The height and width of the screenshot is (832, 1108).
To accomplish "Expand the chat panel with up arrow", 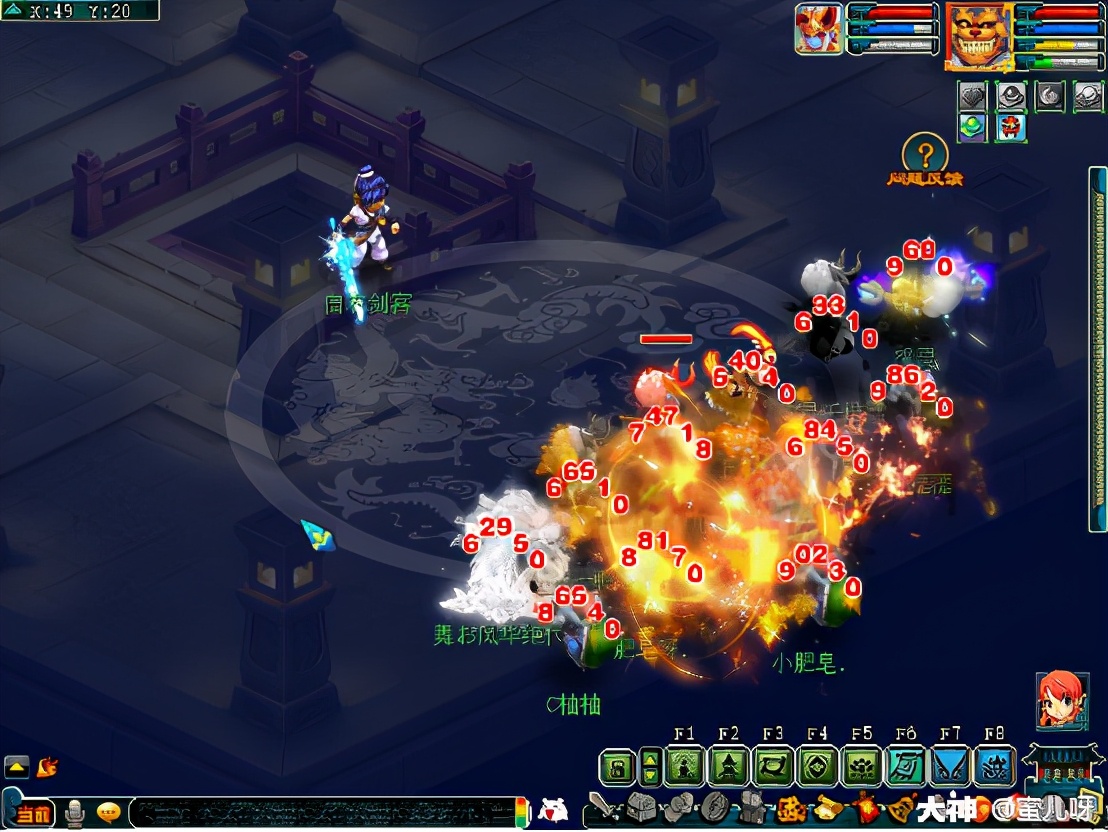I will pyautogui.click(x=17, y=767).
